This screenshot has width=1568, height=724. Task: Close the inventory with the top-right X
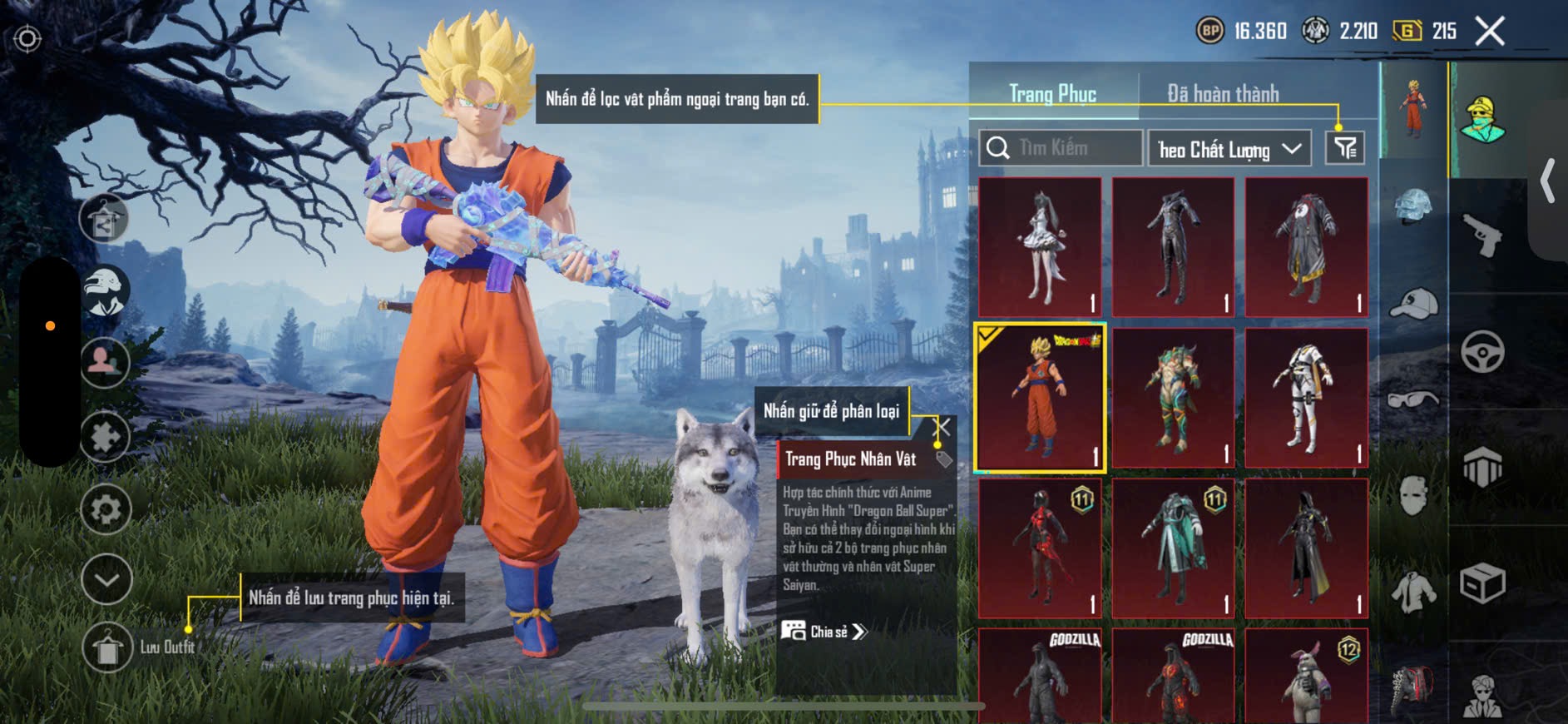[1490, 32]
